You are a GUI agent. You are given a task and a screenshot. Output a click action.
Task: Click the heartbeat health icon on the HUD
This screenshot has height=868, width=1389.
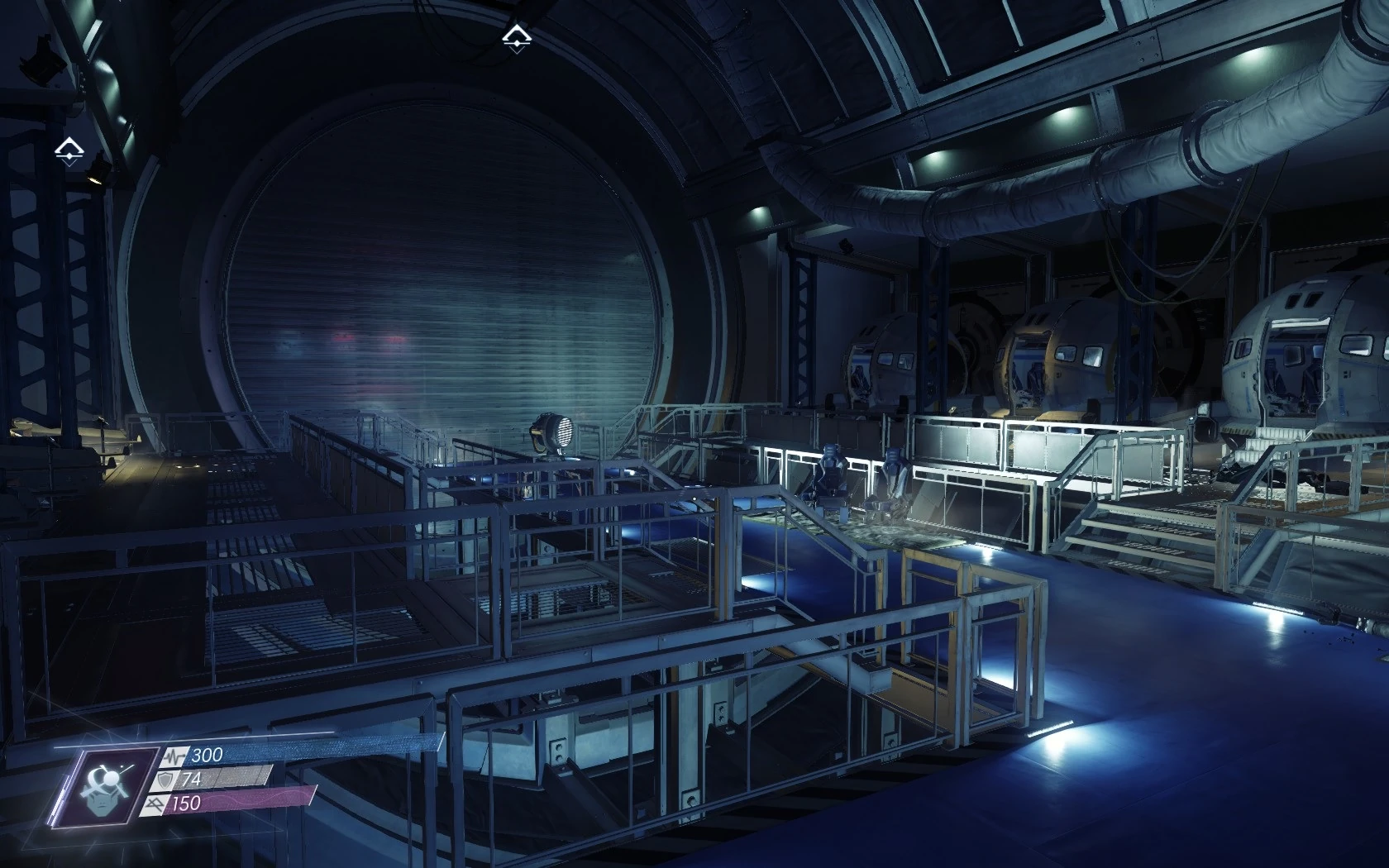pos(174,756)
